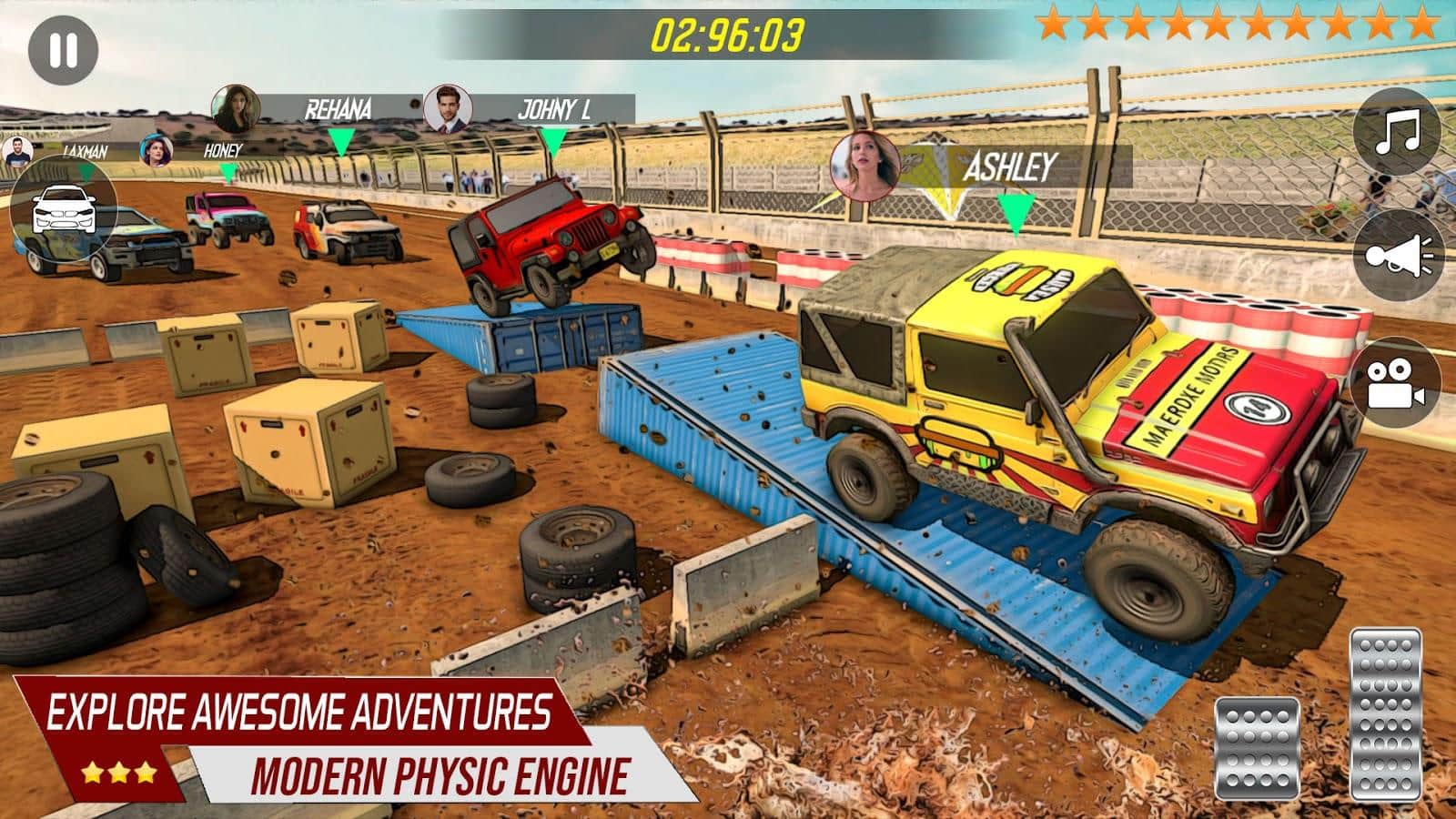Tap the Explore Awesome Adventures banner
Image resolution: width=1456 pixels, height=819 pixels.
coord(300,712)
